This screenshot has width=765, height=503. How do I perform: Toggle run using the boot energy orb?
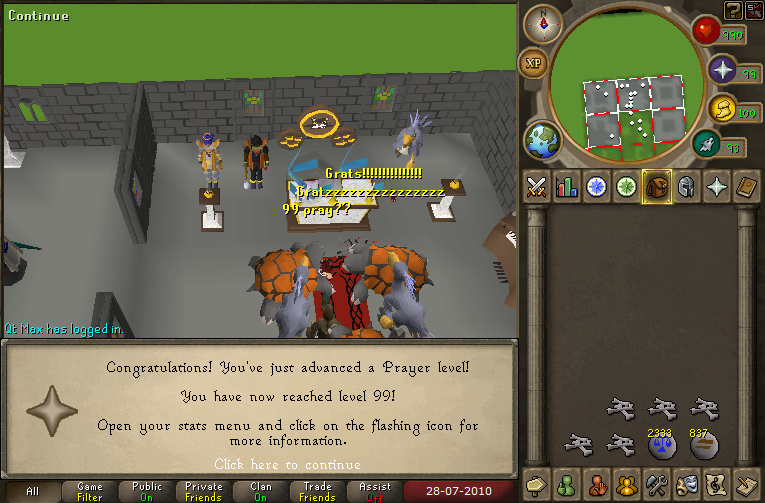(x=708, y=146)
